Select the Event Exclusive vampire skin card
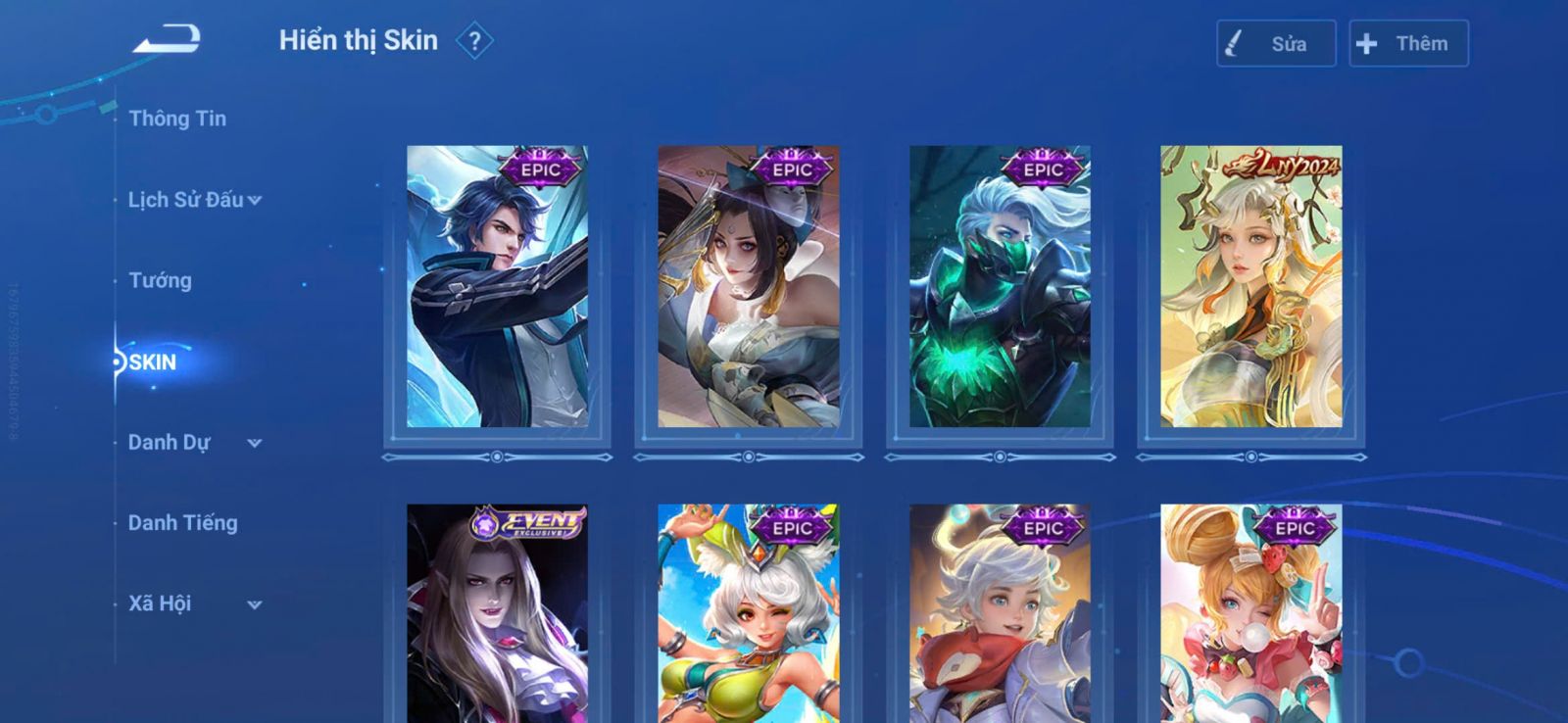 [x=497, y=614]
